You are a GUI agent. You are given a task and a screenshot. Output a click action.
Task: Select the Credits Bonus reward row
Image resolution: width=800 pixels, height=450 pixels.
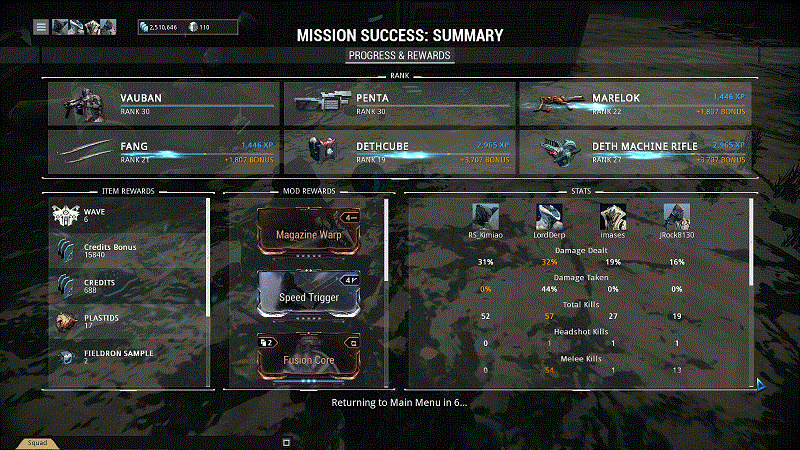coord(128,252)
